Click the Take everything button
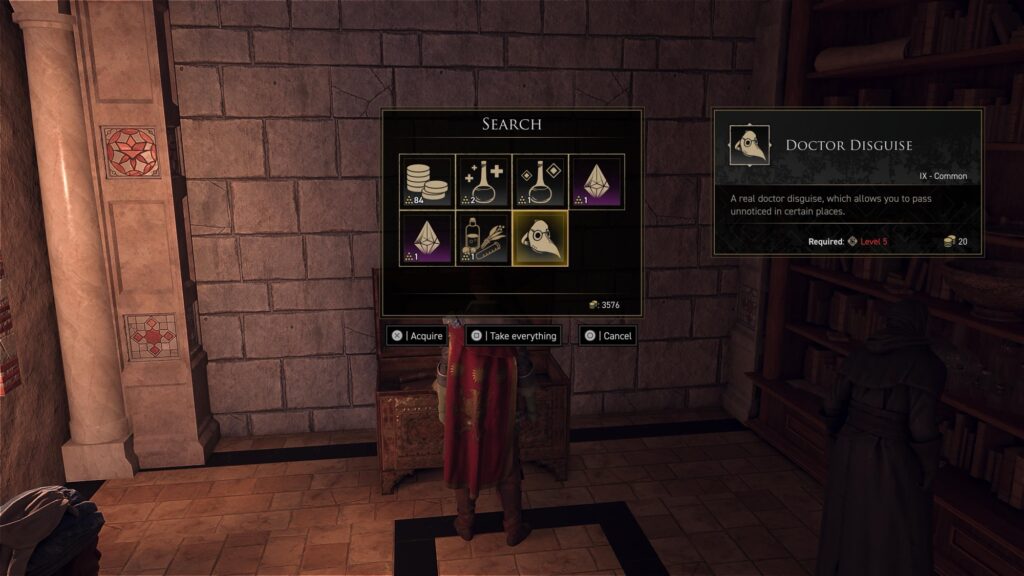 click(x=513, y=336)
